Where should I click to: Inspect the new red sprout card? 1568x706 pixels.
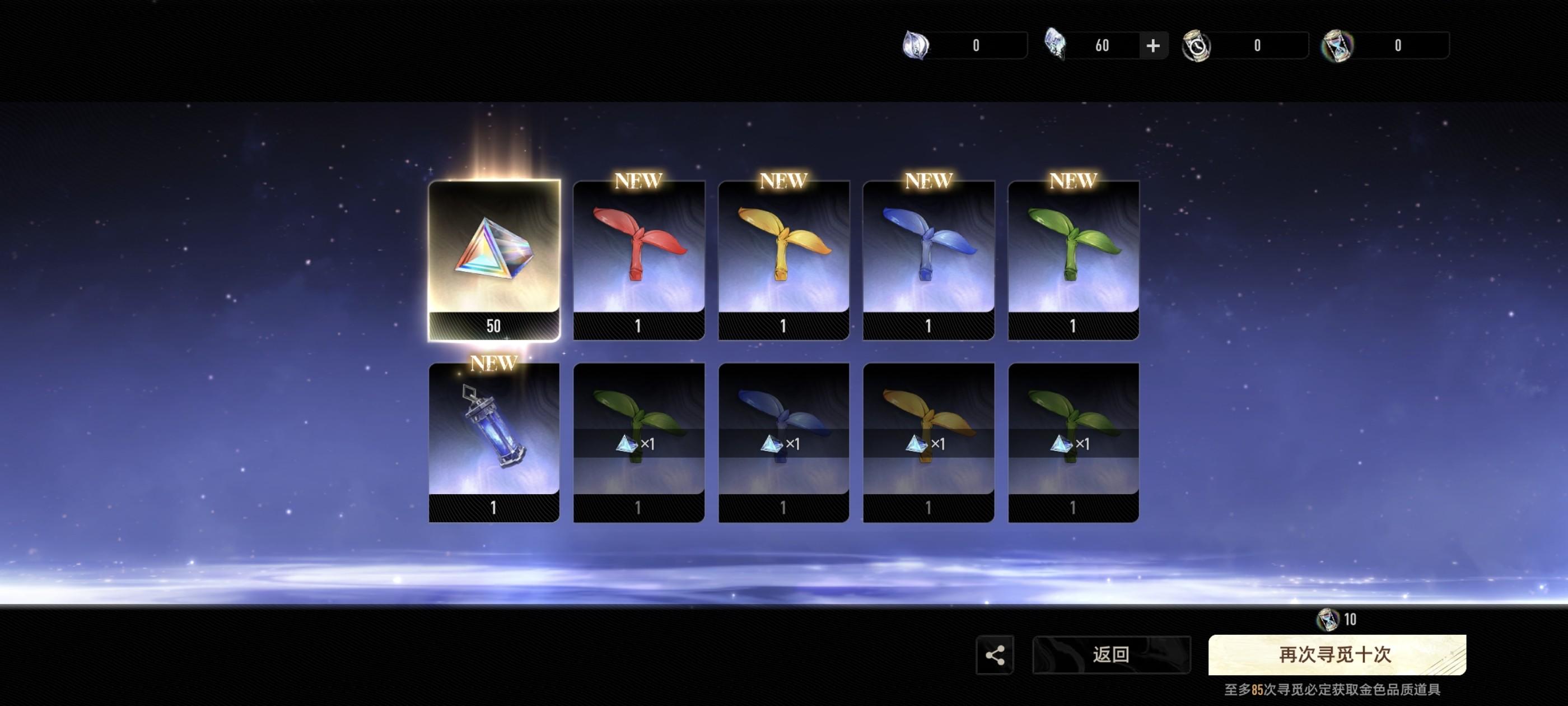[x=638, y=259]
